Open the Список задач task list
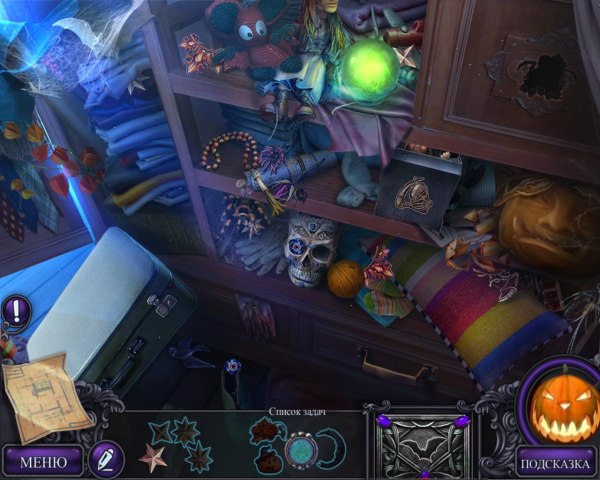600x480 pixels. point(299,412)
